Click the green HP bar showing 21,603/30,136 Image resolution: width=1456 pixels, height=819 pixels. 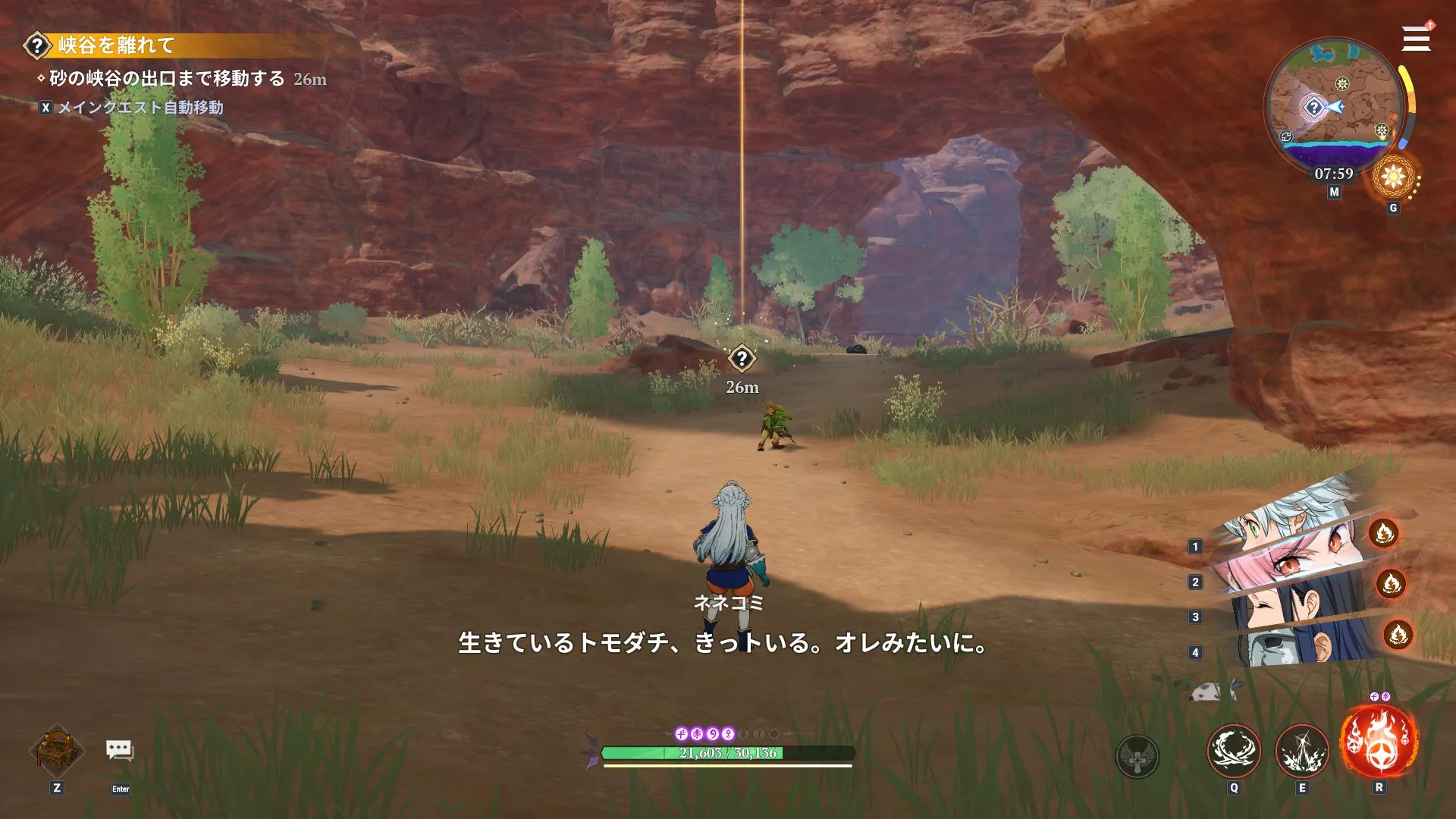727,754
